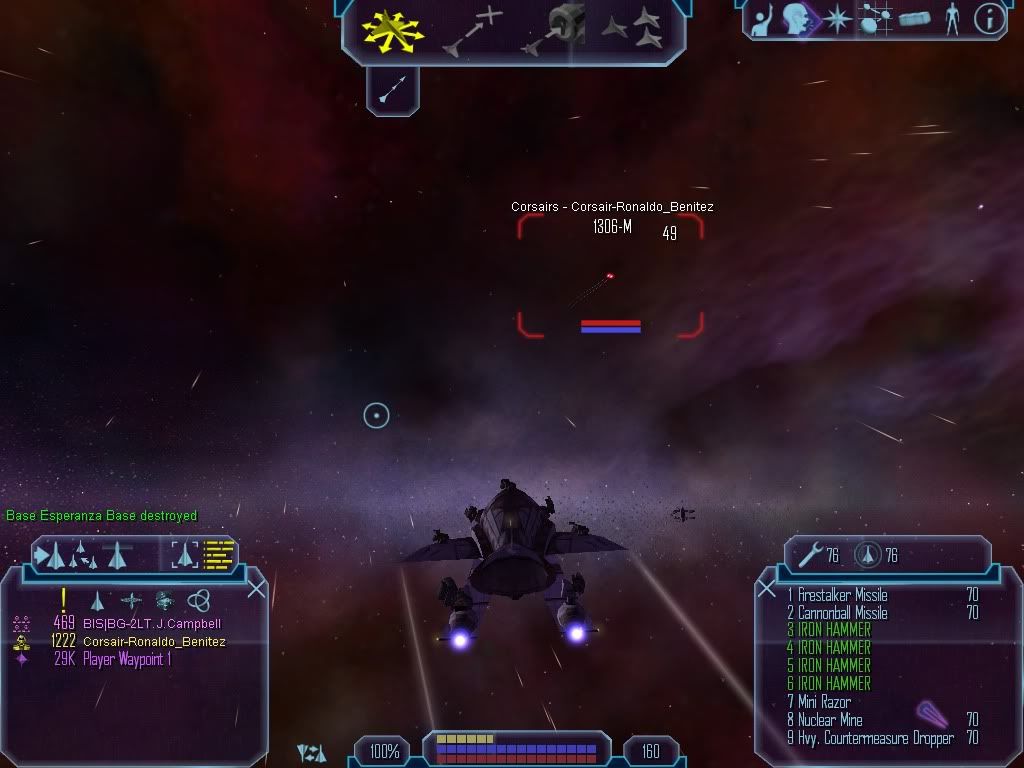This screenshot has height=768, width=1024.
Task: Close the weapons list panel
Action: (767, 589)
